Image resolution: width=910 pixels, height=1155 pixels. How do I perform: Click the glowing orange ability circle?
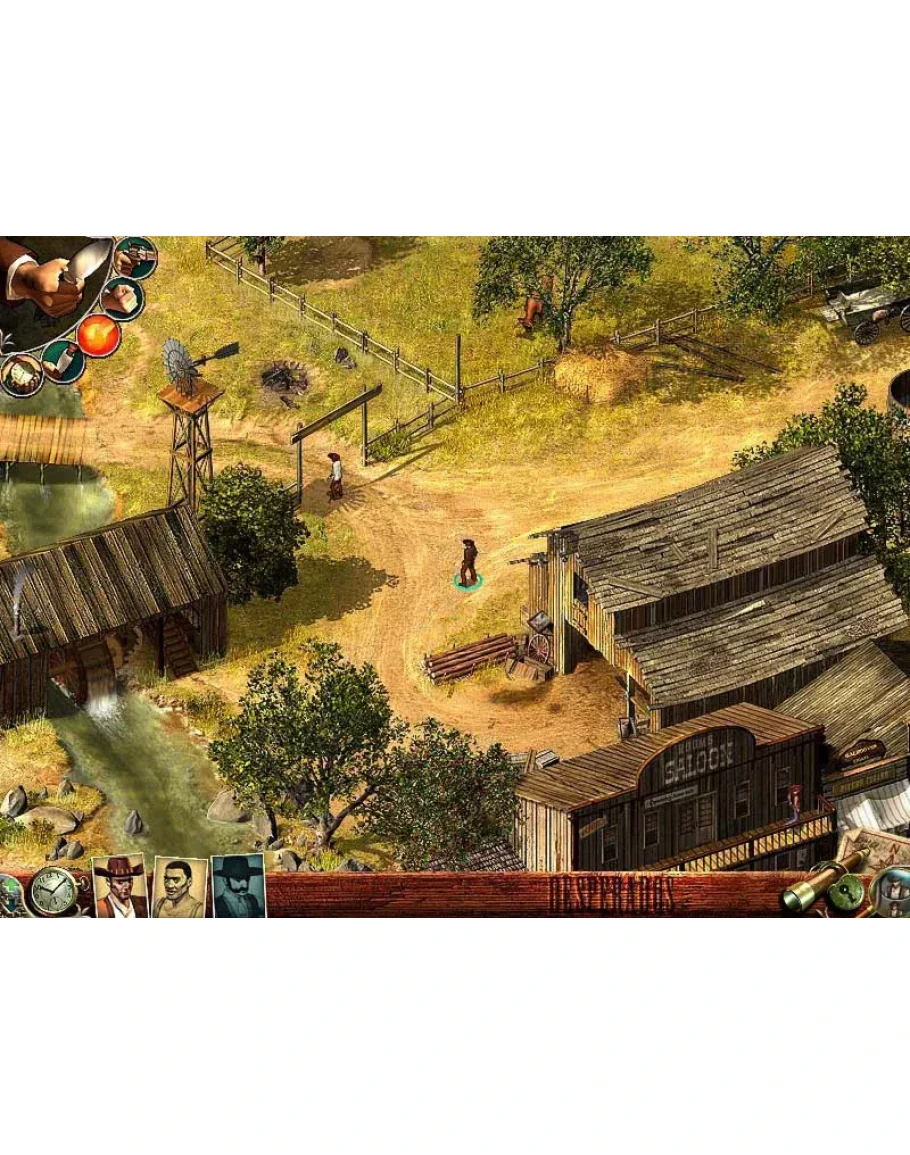pyautogui.click(x=99, y=334)
